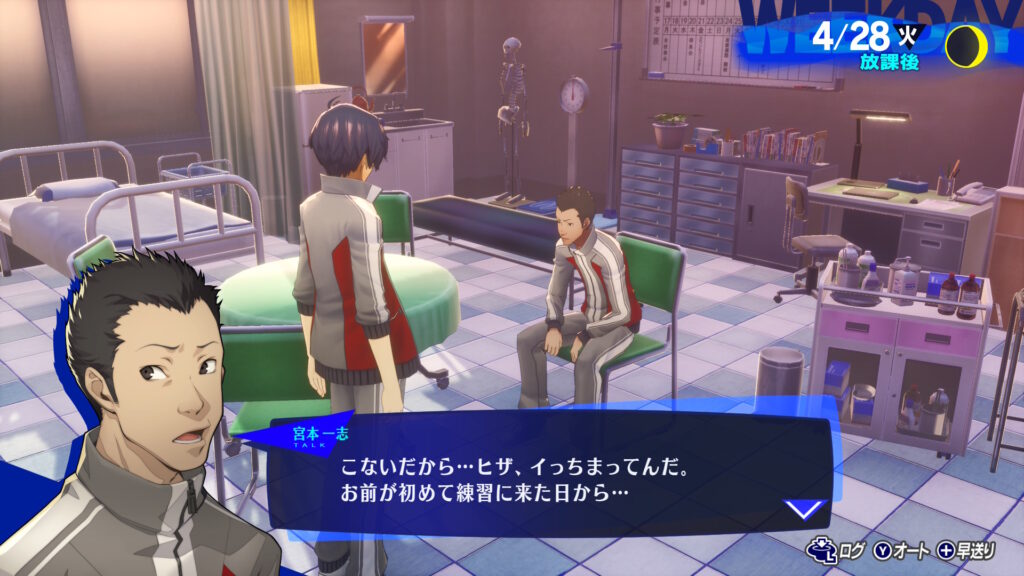1024x576 pixels.
Task: Advance the dialogue with the down arrow
Action: pyautogui.click(x=803, y=509)
